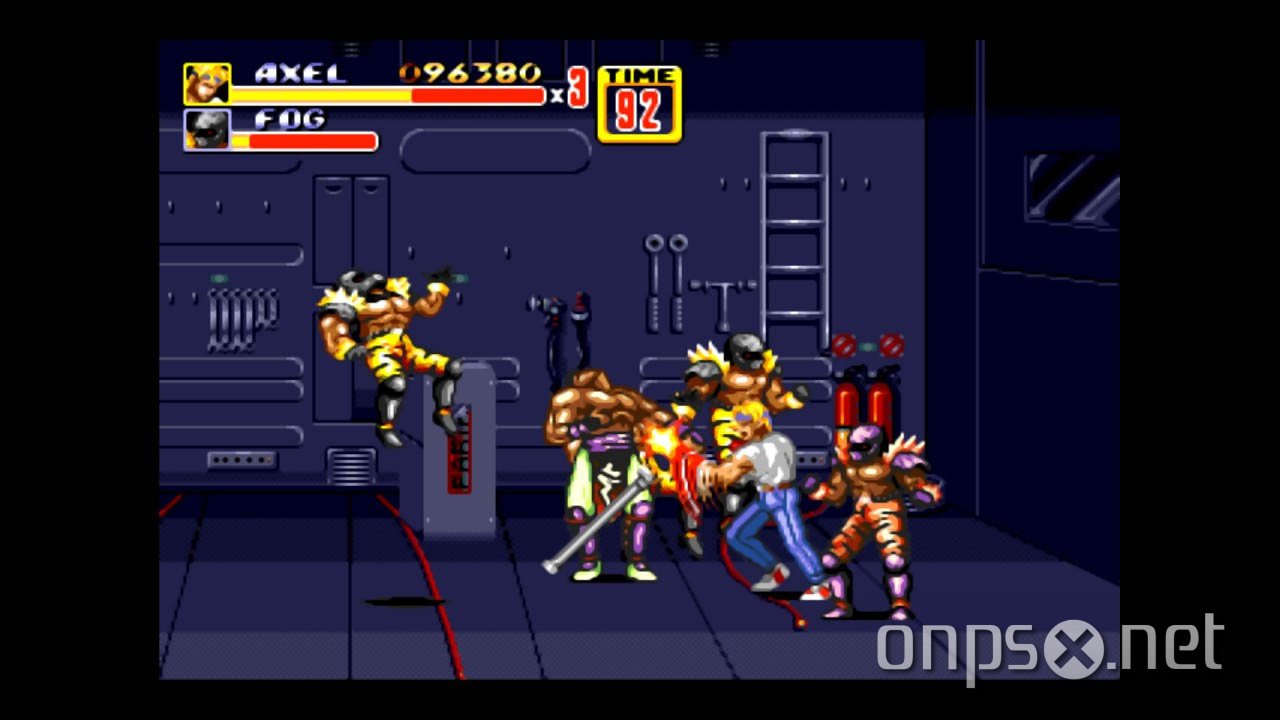
Task: Select the AXEL name label
Action: [x=298, y=73]
